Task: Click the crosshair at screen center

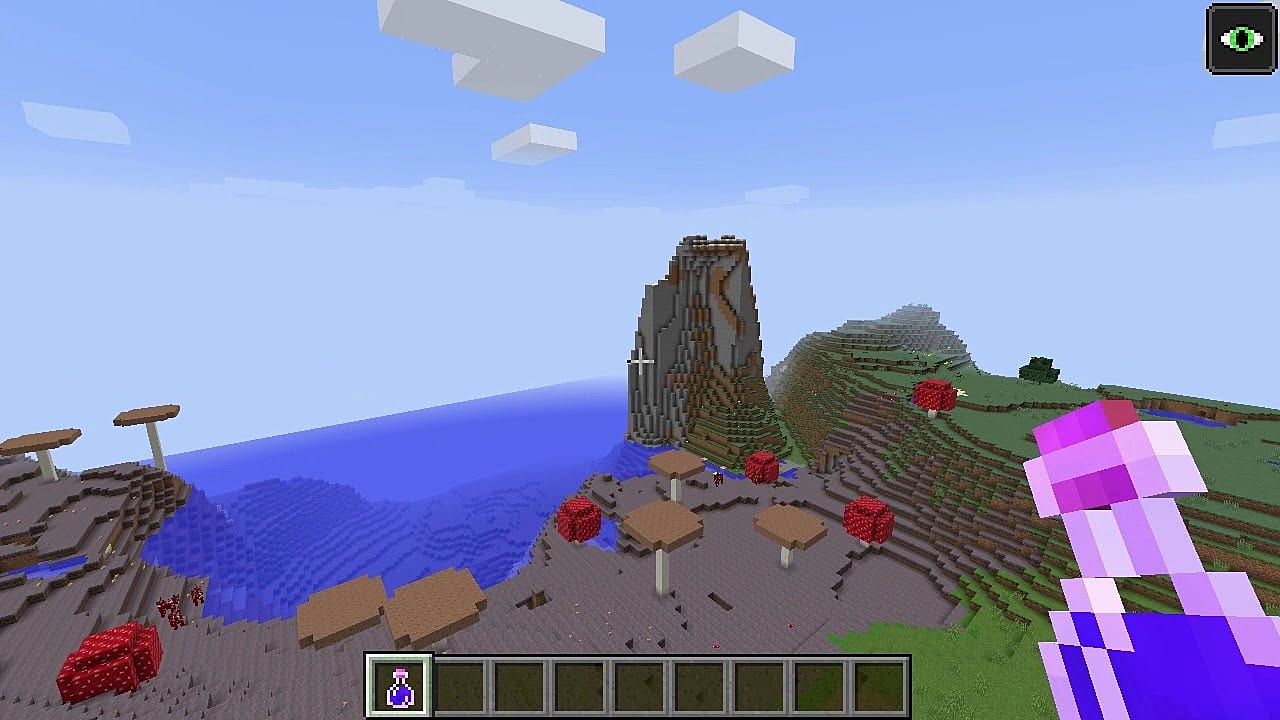Action: pos(638,360)
